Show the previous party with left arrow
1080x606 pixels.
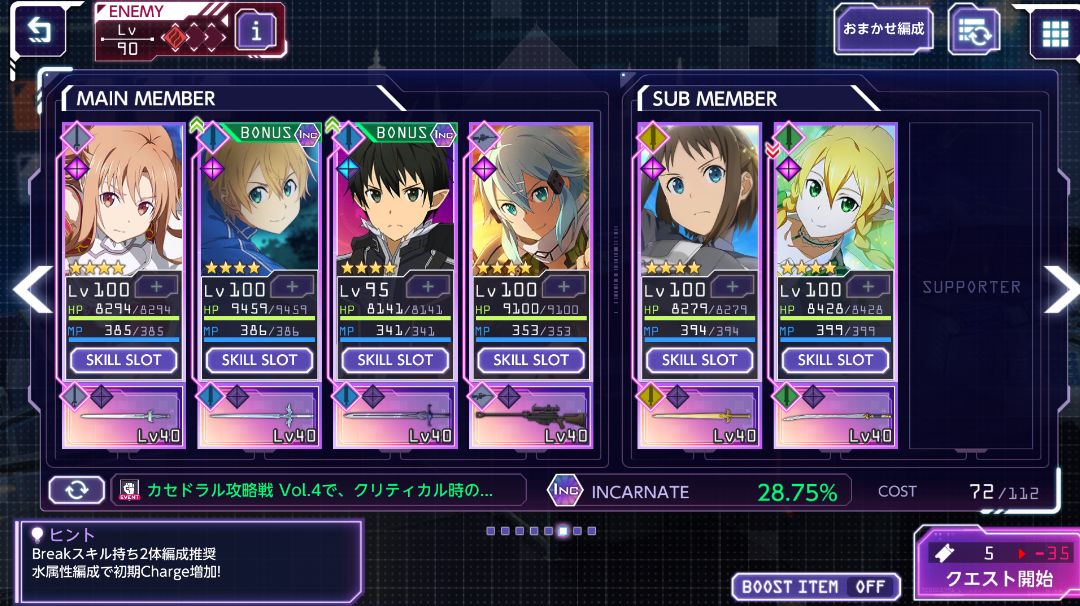pos(30,288)
